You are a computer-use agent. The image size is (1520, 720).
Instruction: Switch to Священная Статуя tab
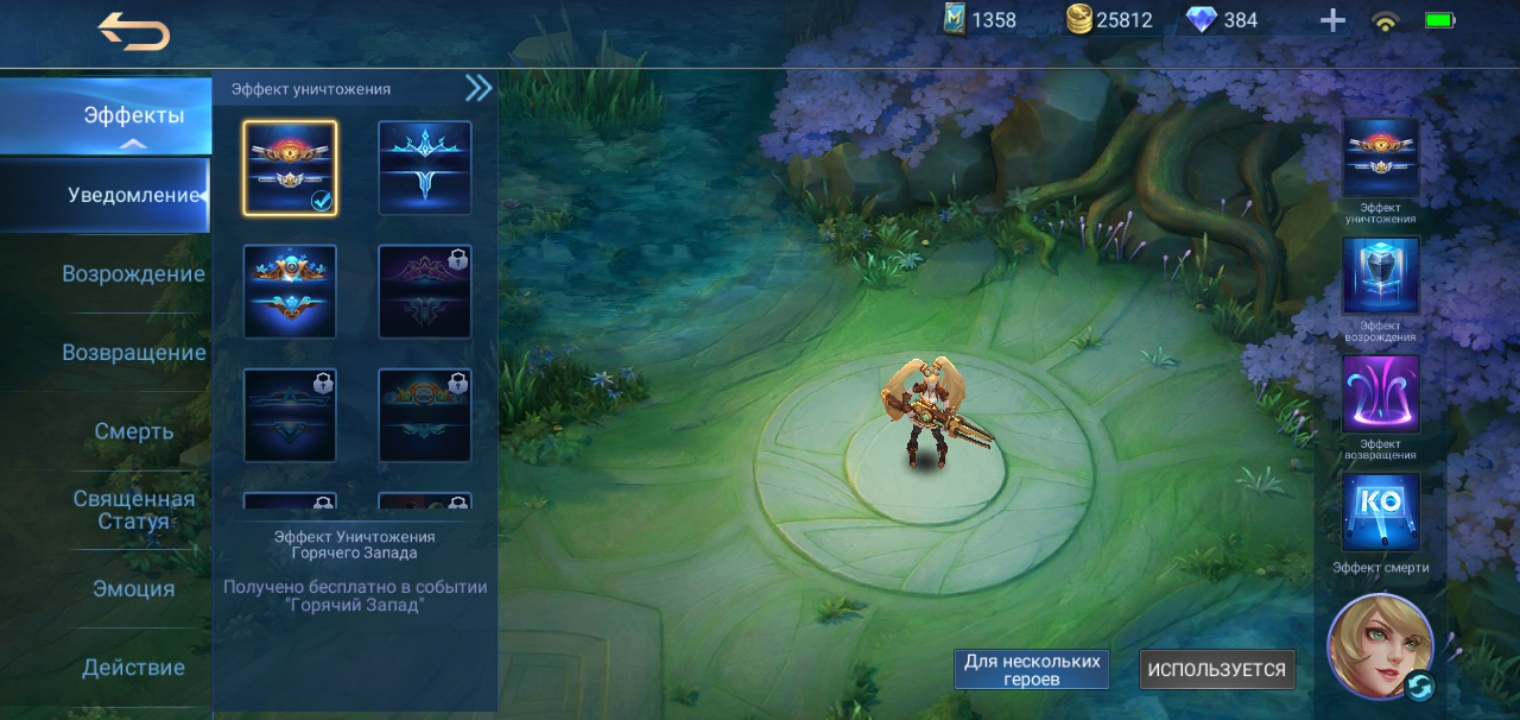(133, 510)
